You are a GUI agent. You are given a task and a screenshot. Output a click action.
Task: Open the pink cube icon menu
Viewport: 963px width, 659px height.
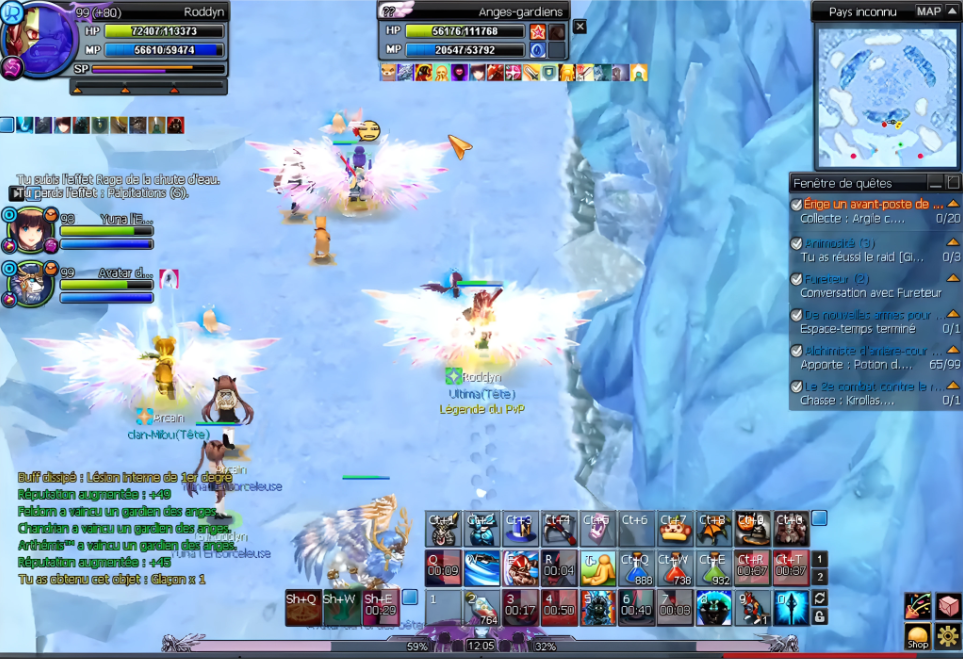948,605
